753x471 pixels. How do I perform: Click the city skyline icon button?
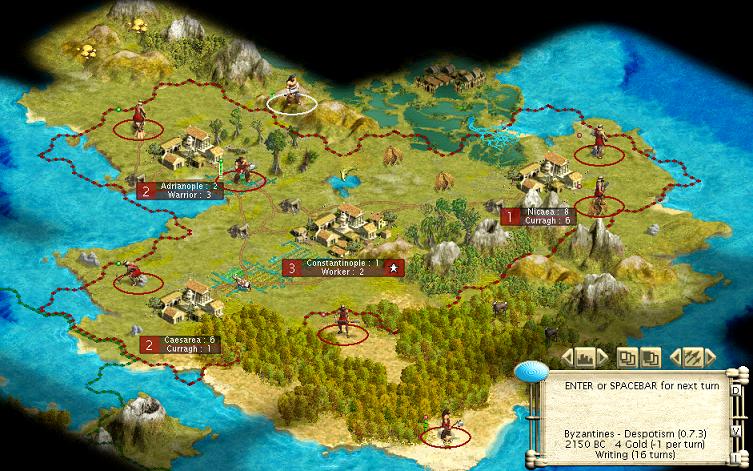pos(585,356)
